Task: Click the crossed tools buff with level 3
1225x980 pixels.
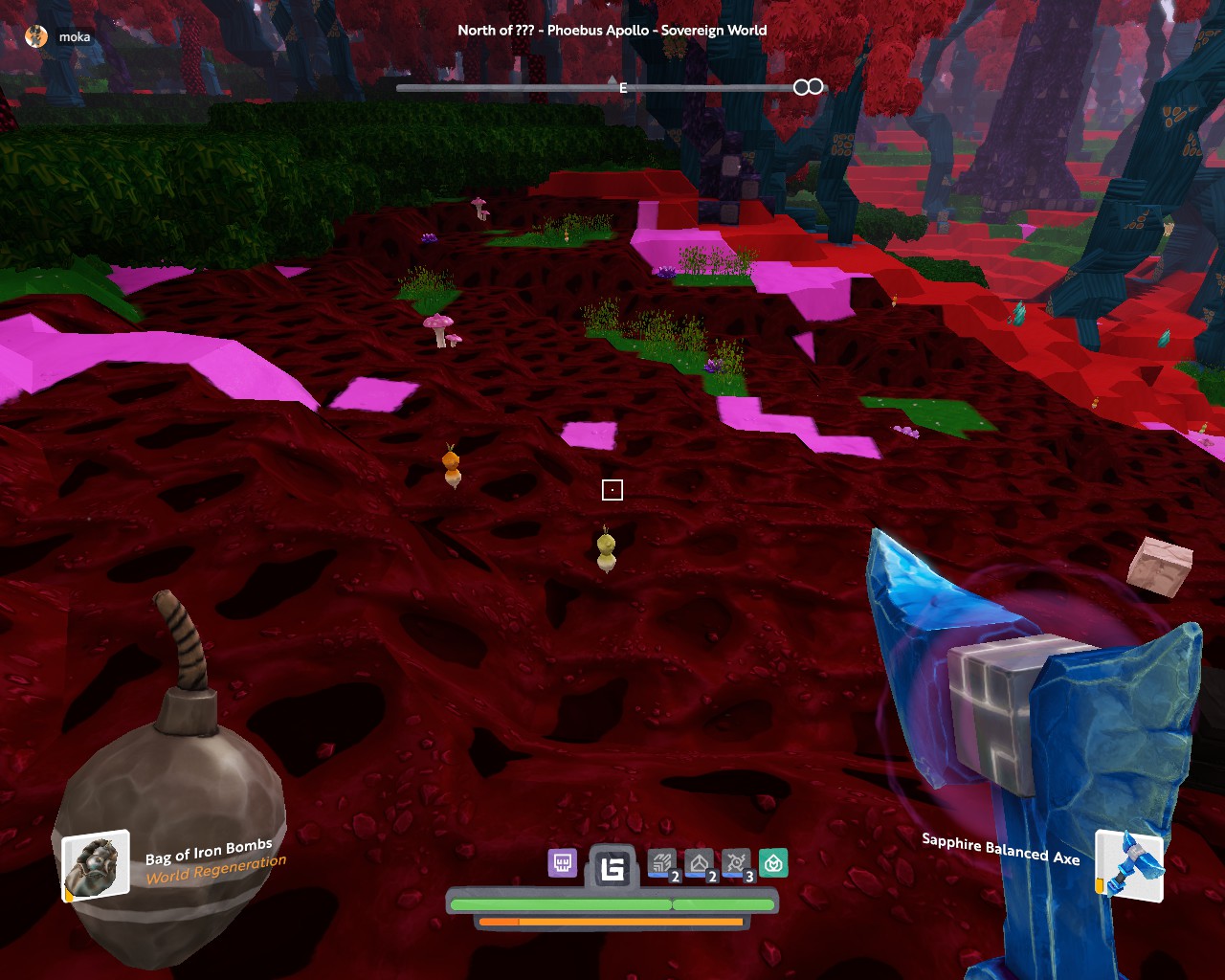Action: (x=736, y=864)
